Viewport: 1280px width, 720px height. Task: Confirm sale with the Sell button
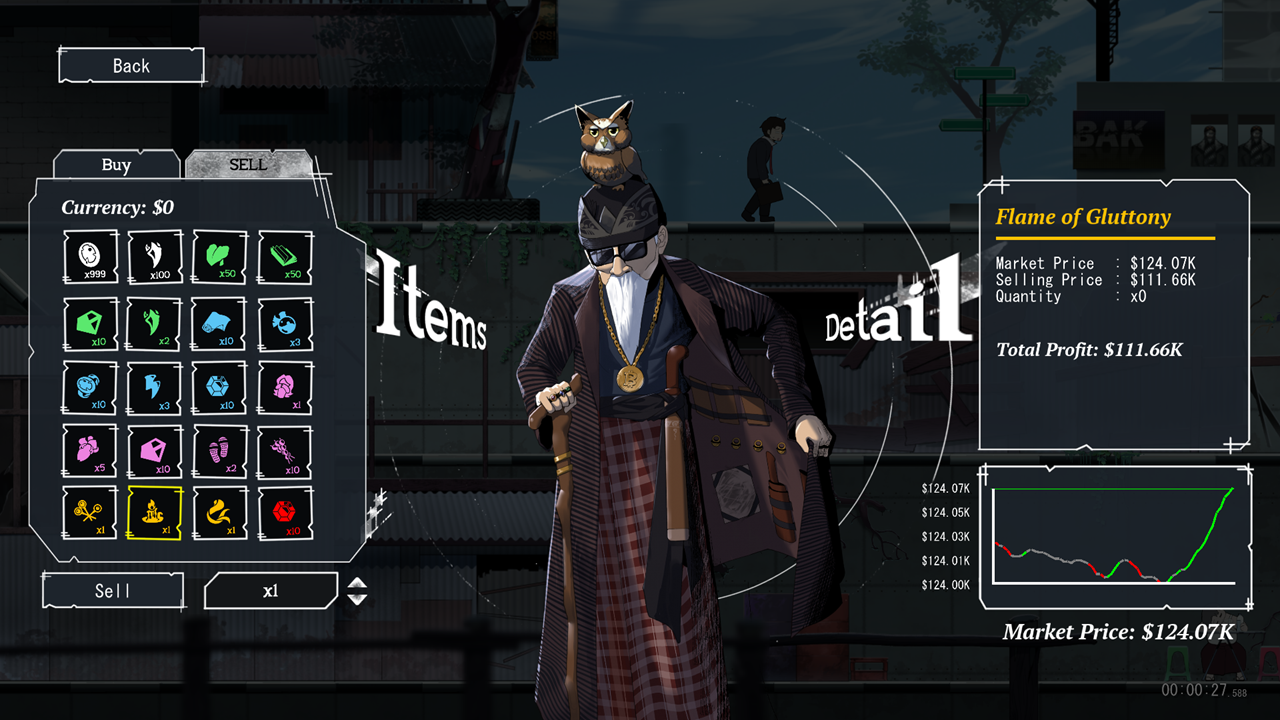(113, 591)
